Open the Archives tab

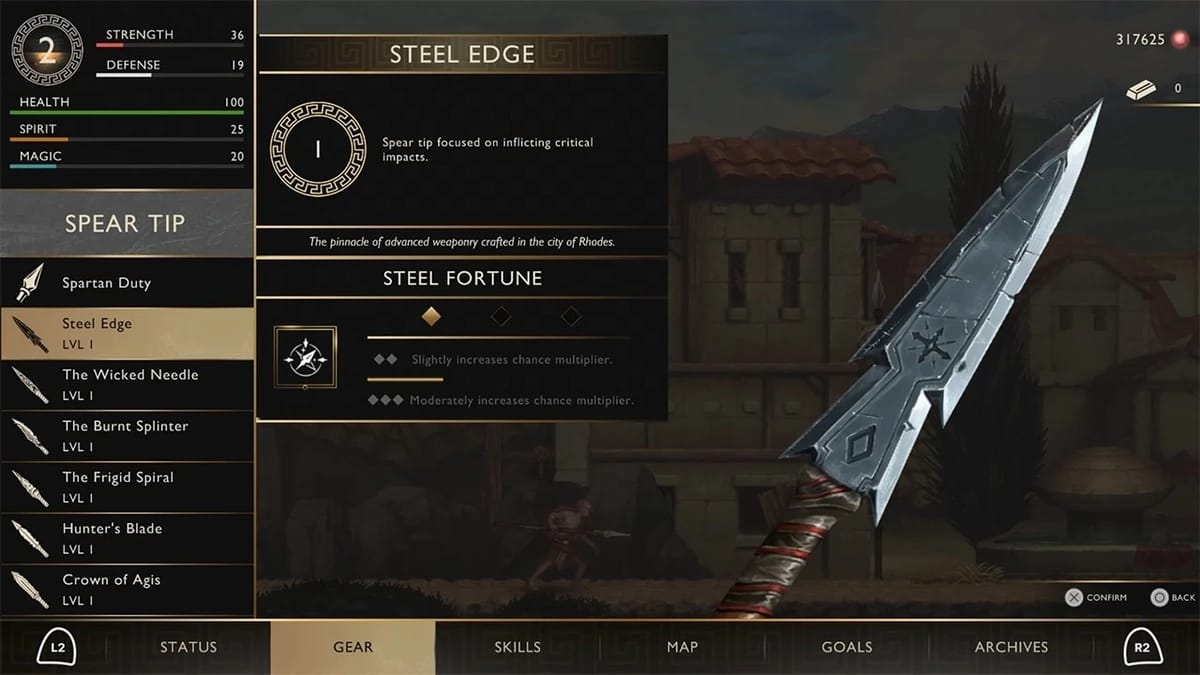[x=1011, y=647]
